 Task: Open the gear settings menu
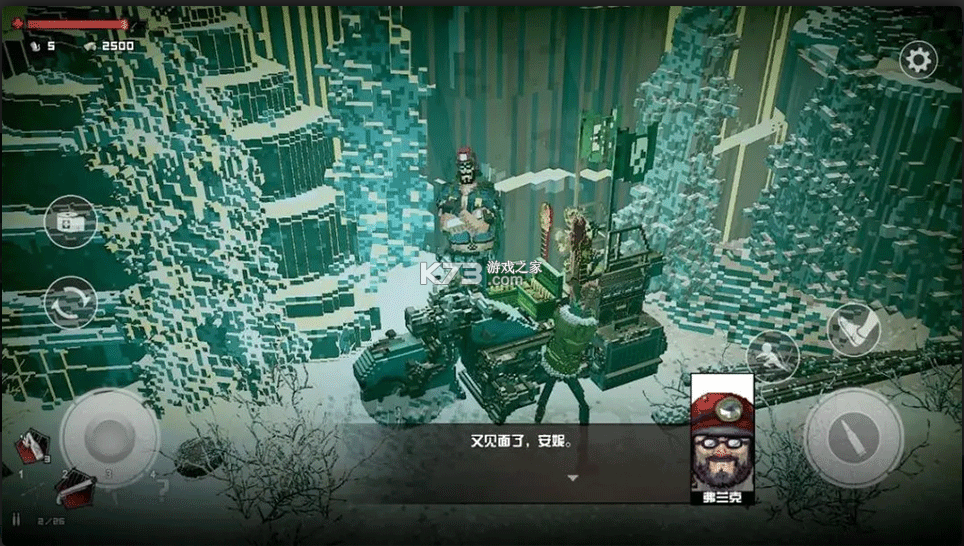(917, 61)
